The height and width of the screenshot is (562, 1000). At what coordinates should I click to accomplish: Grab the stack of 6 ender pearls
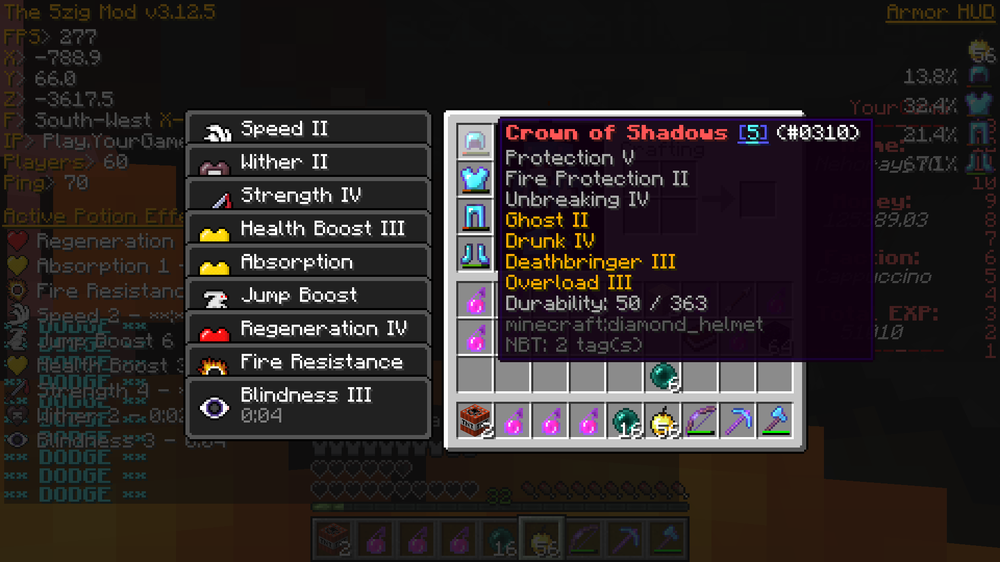tap(663, 376)
